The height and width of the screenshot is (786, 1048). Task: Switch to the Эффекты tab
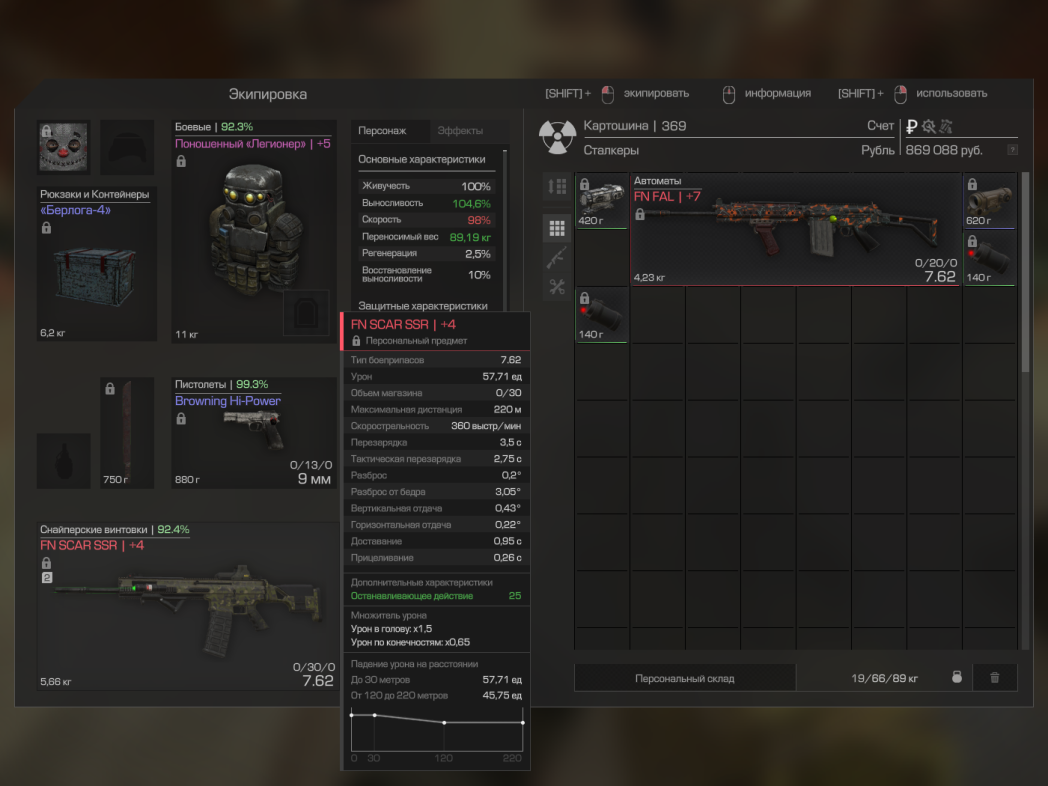pos(460,131)
